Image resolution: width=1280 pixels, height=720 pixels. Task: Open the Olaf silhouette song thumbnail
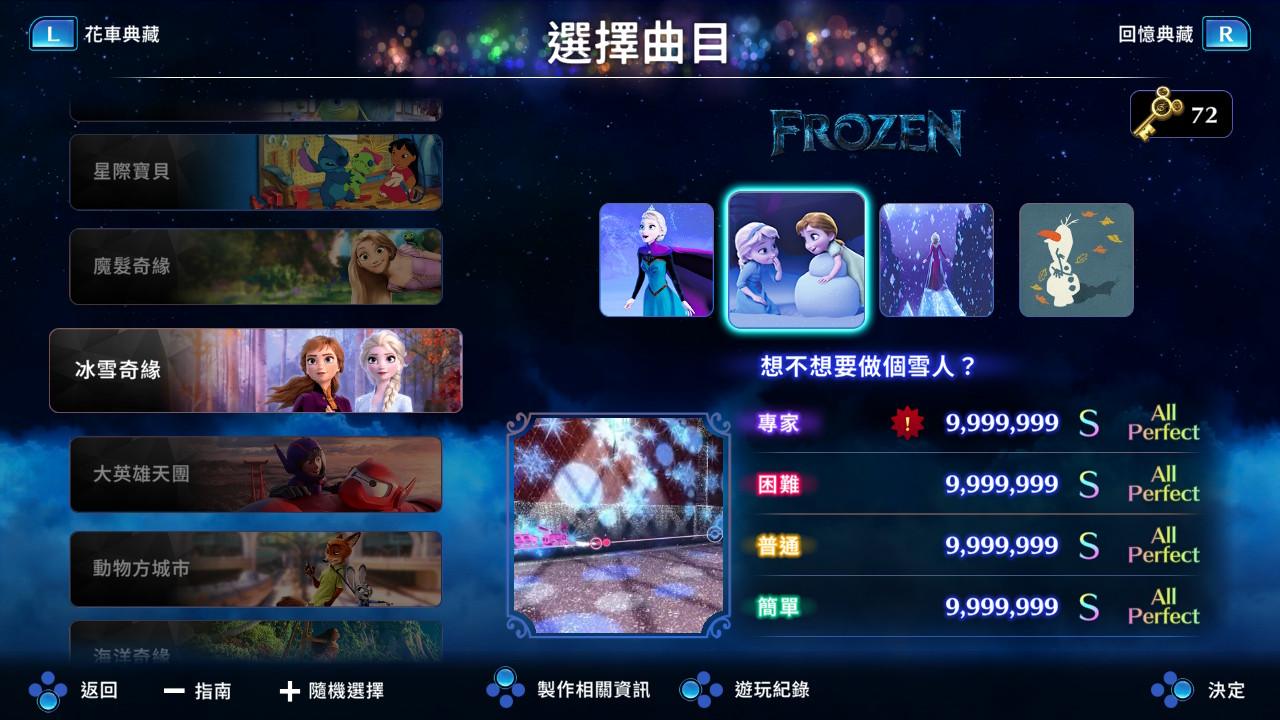point(1076,260)
